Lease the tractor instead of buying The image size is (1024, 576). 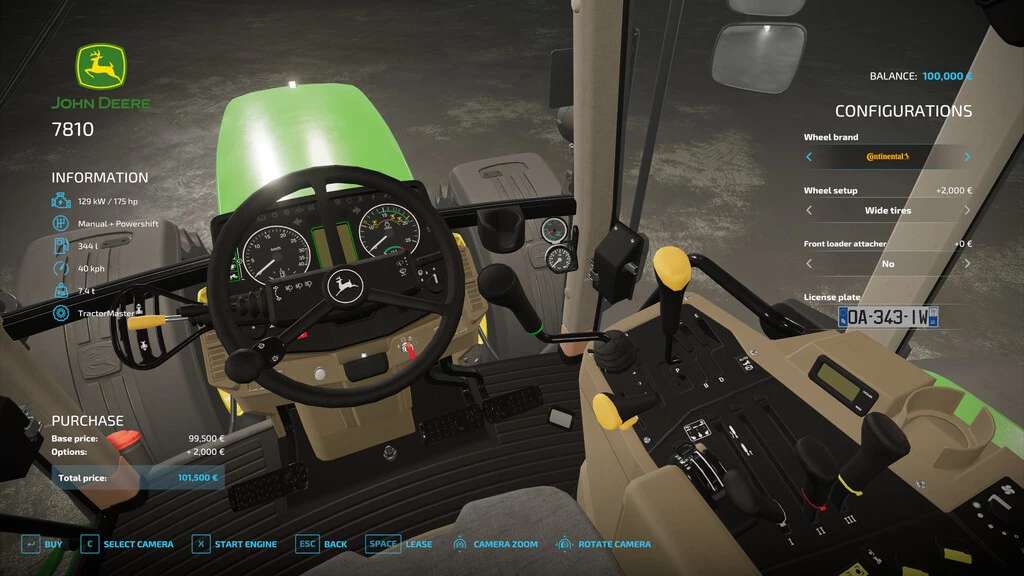pos(400,544)
